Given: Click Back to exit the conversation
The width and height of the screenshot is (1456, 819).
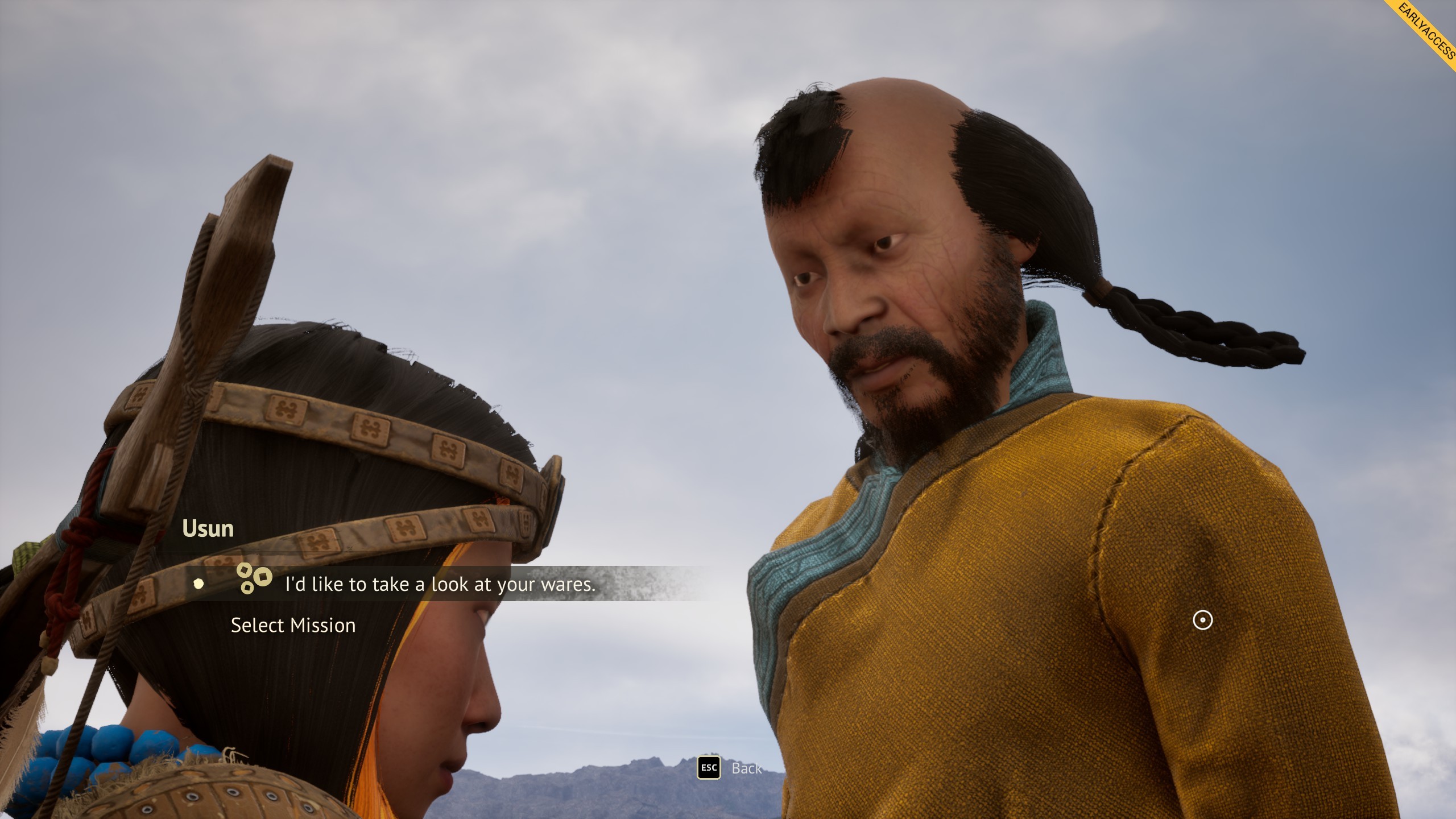Looking at the screenshot, I should pos(746,768).
